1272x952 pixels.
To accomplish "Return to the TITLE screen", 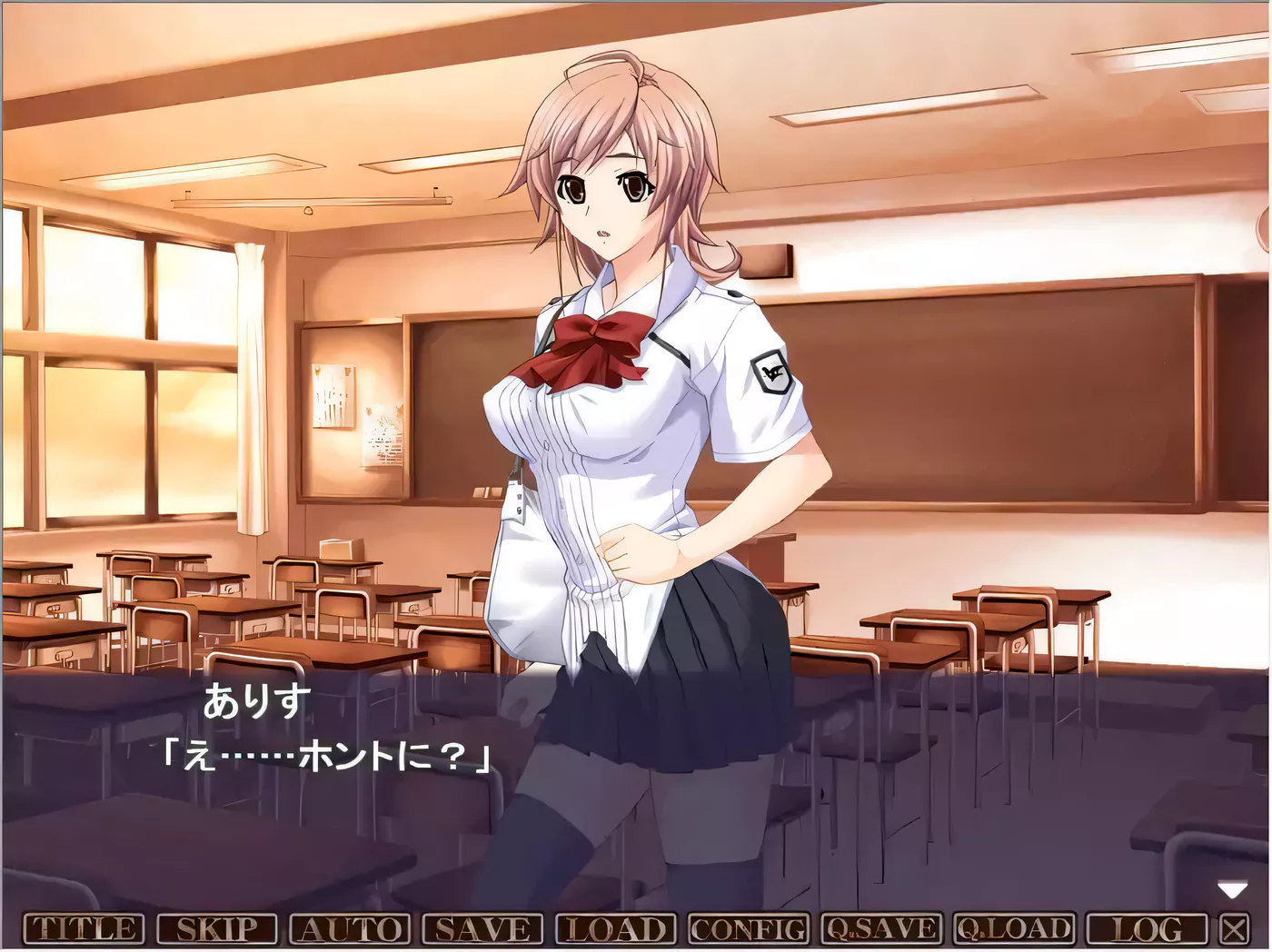I will click(84, 929).
